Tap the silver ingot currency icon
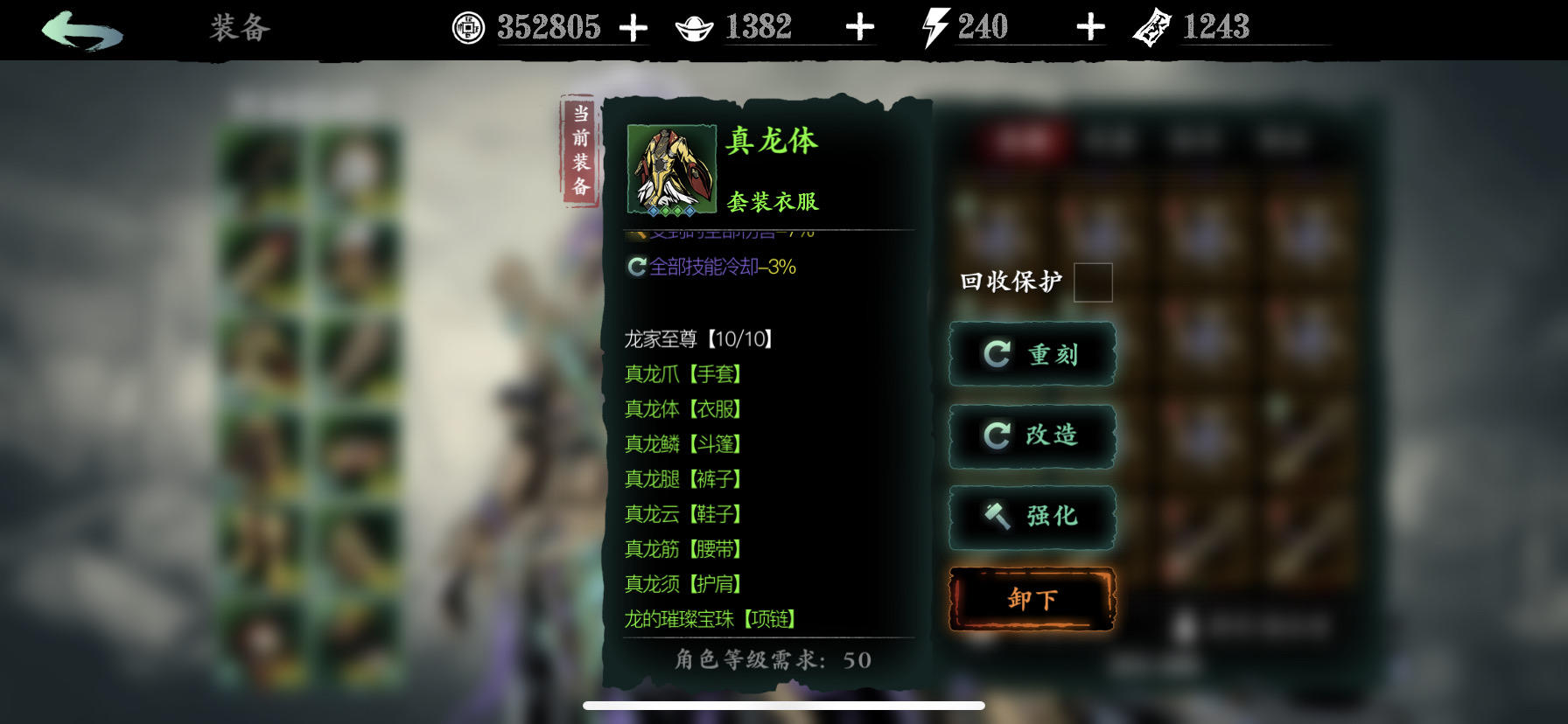Screen dimensions: 1568x724 tap(696, 26)
